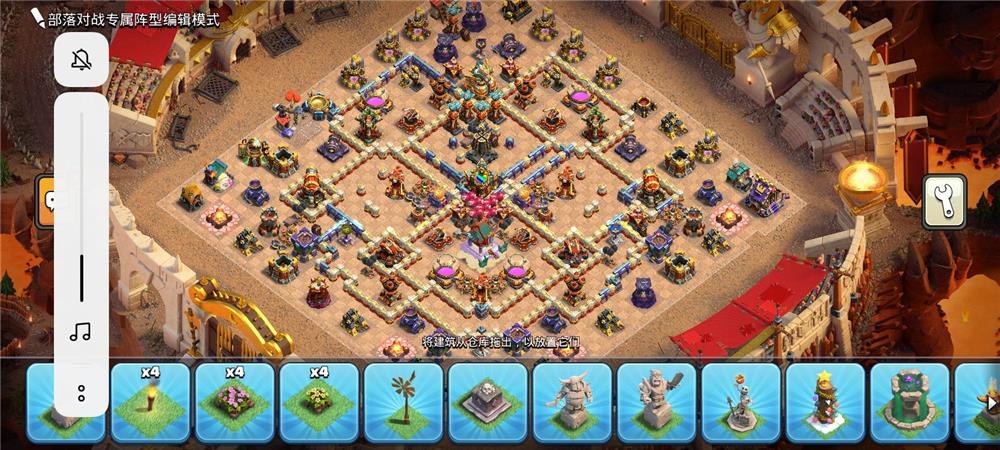Open the wrench layout tools button
Viewport: 1000px width, 450px height.
(x=941, y=202)
